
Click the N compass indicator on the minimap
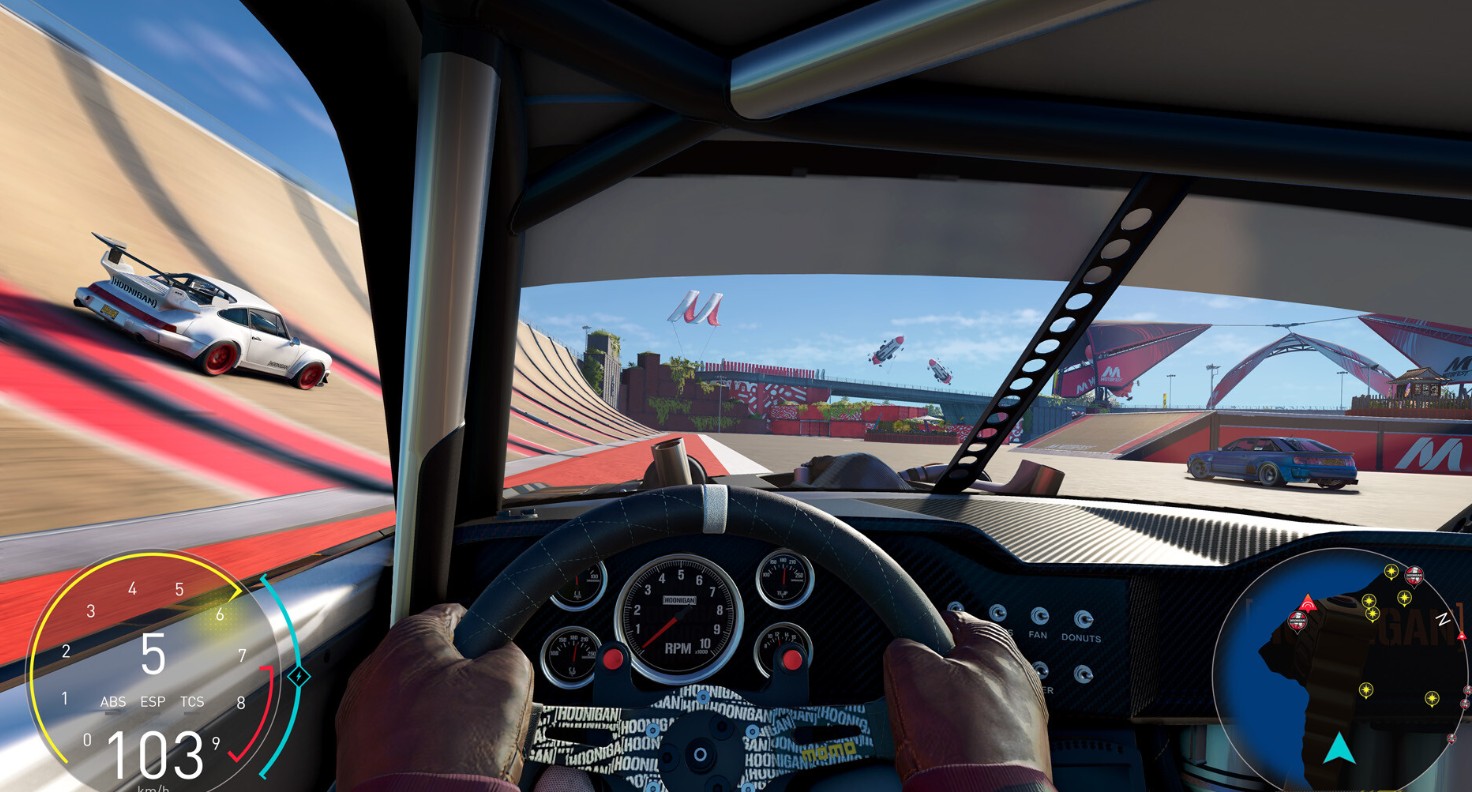(x=1441, y=620)
